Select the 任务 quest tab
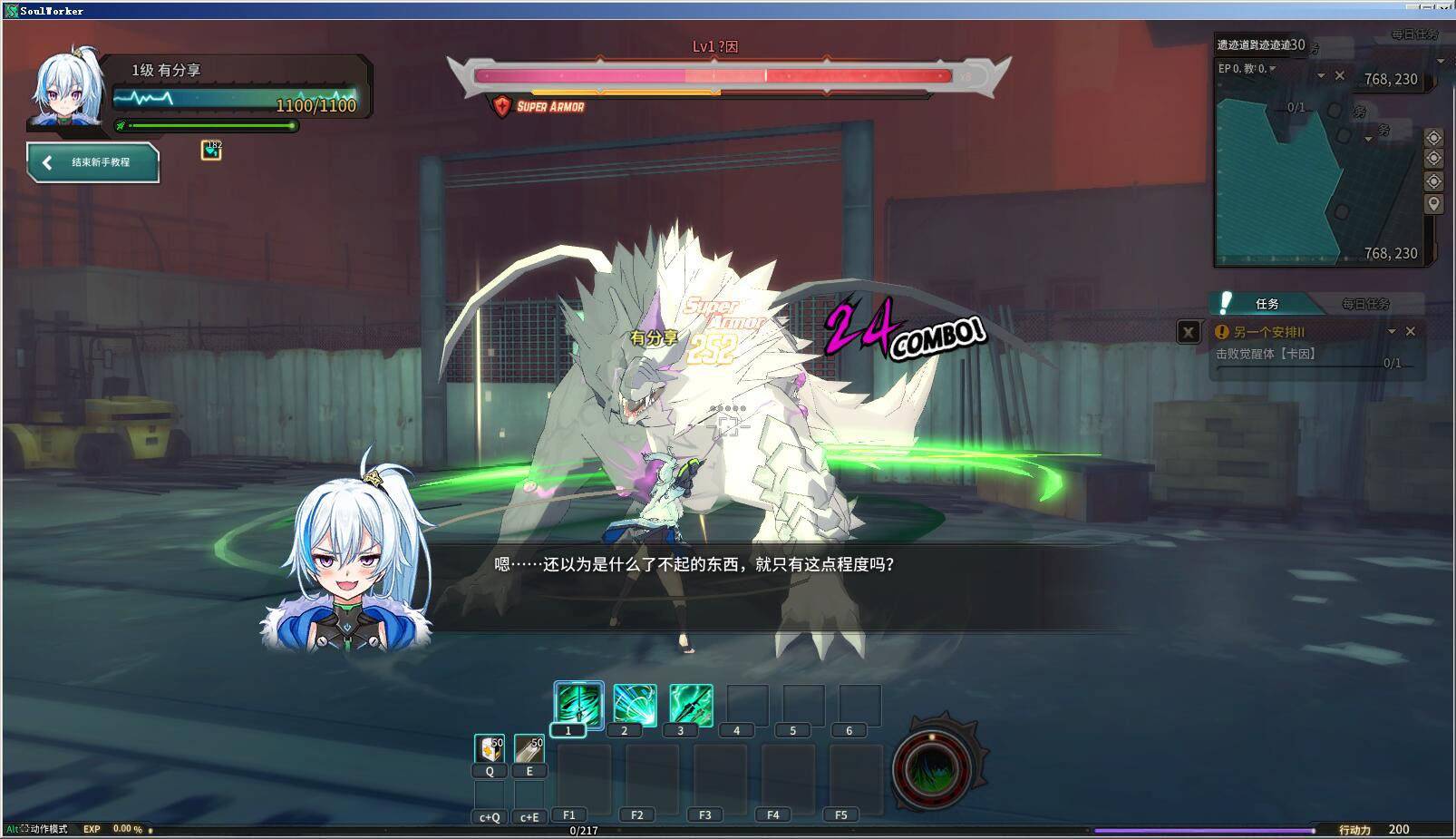 click(x=1268, y=305)
